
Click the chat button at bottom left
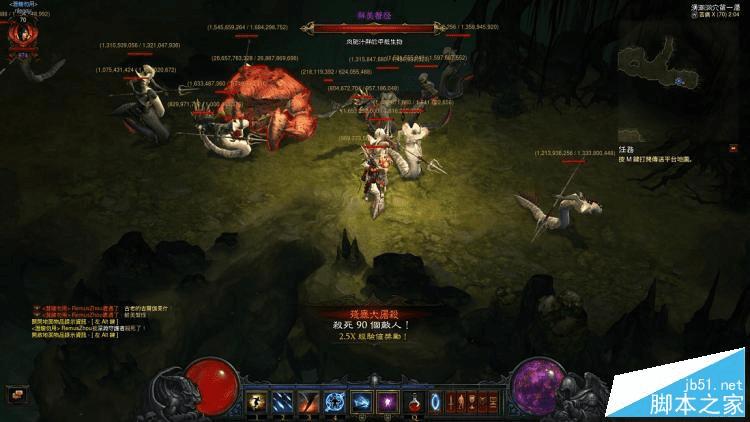(x=13, y=394)
